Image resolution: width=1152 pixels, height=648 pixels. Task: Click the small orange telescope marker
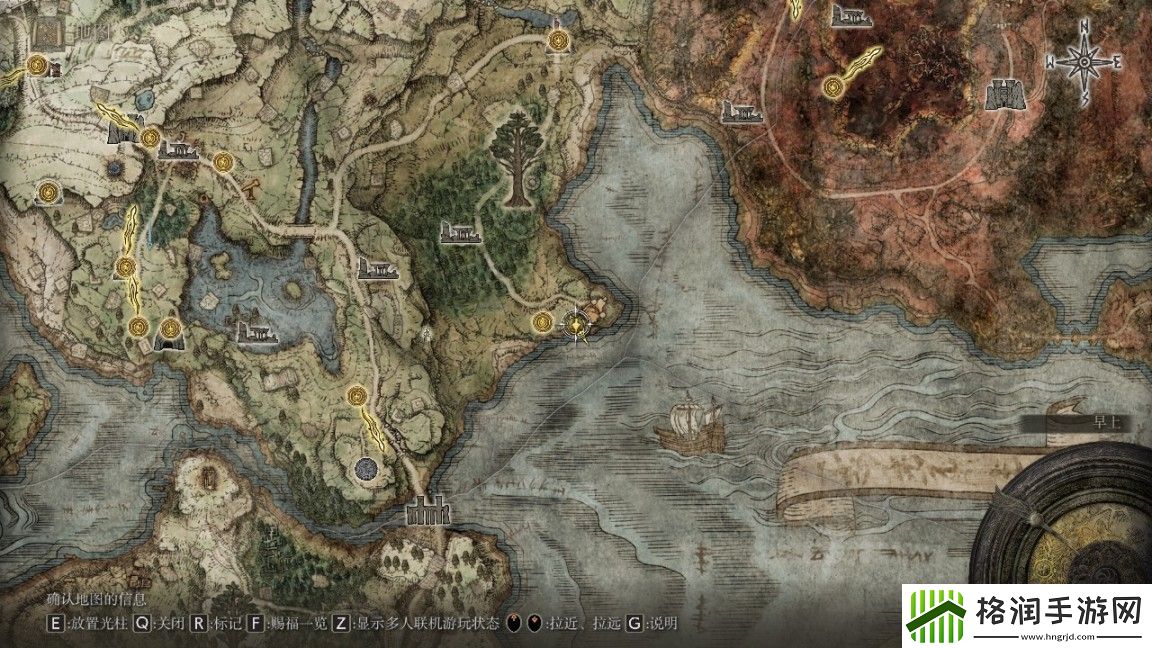251,184
